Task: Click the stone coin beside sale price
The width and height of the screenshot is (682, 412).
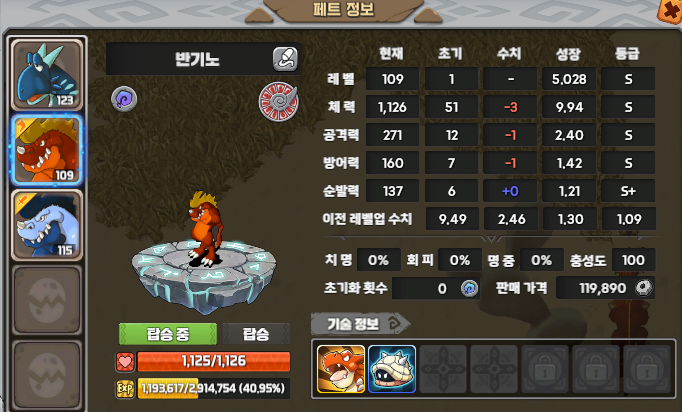Action: pos(645,288)
